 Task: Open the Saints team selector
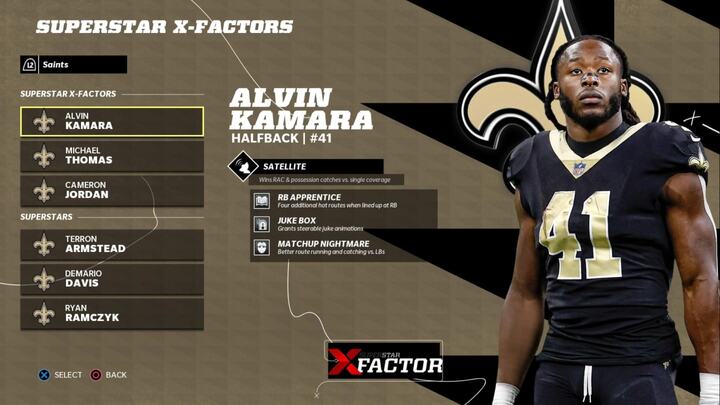73,64
